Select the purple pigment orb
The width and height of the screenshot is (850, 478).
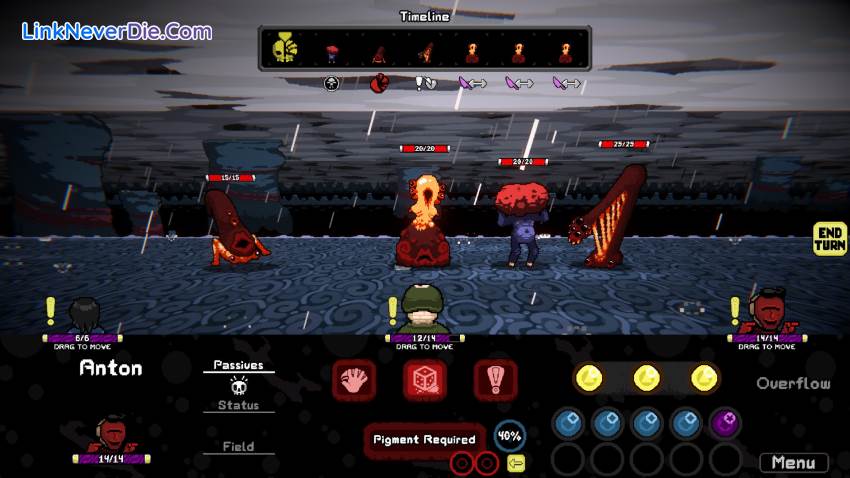pos(726,423)
